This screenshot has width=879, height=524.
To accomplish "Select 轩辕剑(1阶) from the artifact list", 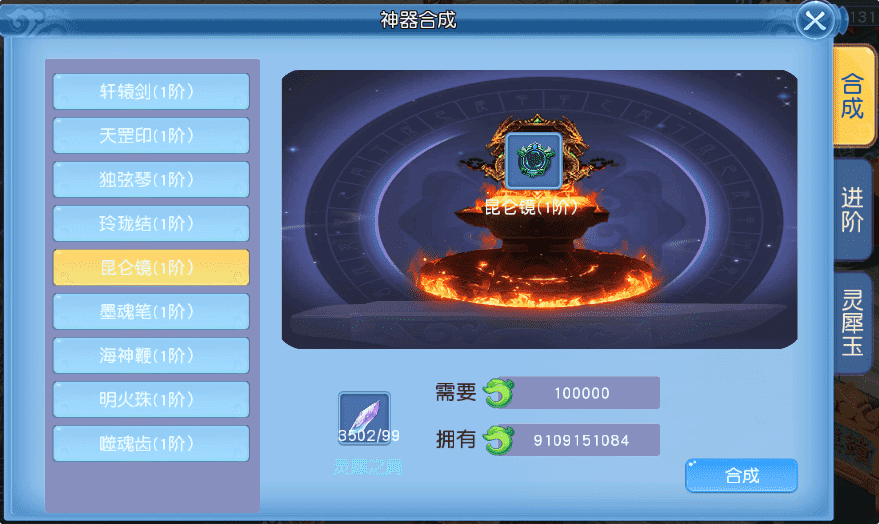I will 151,92.
